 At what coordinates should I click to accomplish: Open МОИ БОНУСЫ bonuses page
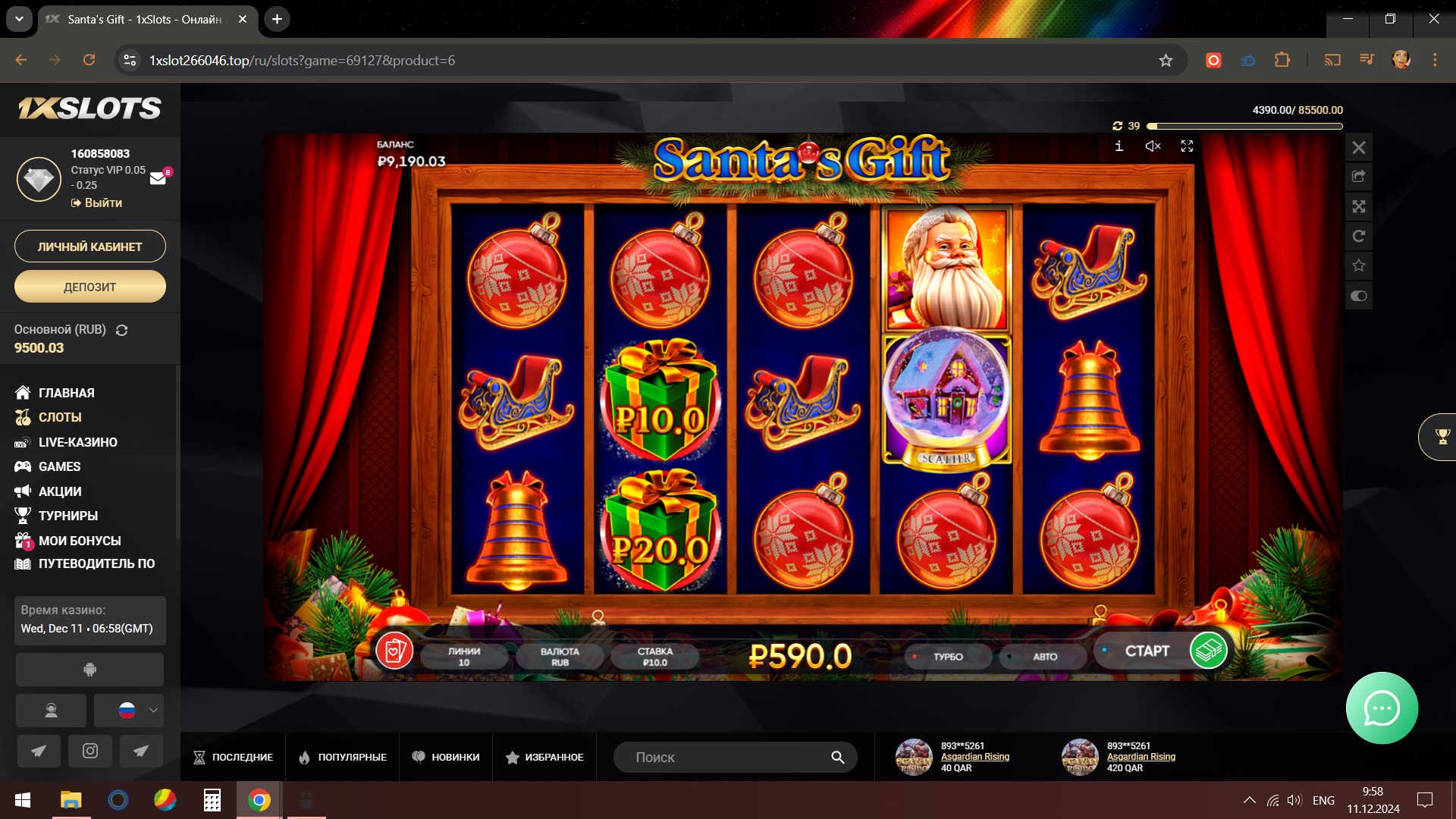79,541
